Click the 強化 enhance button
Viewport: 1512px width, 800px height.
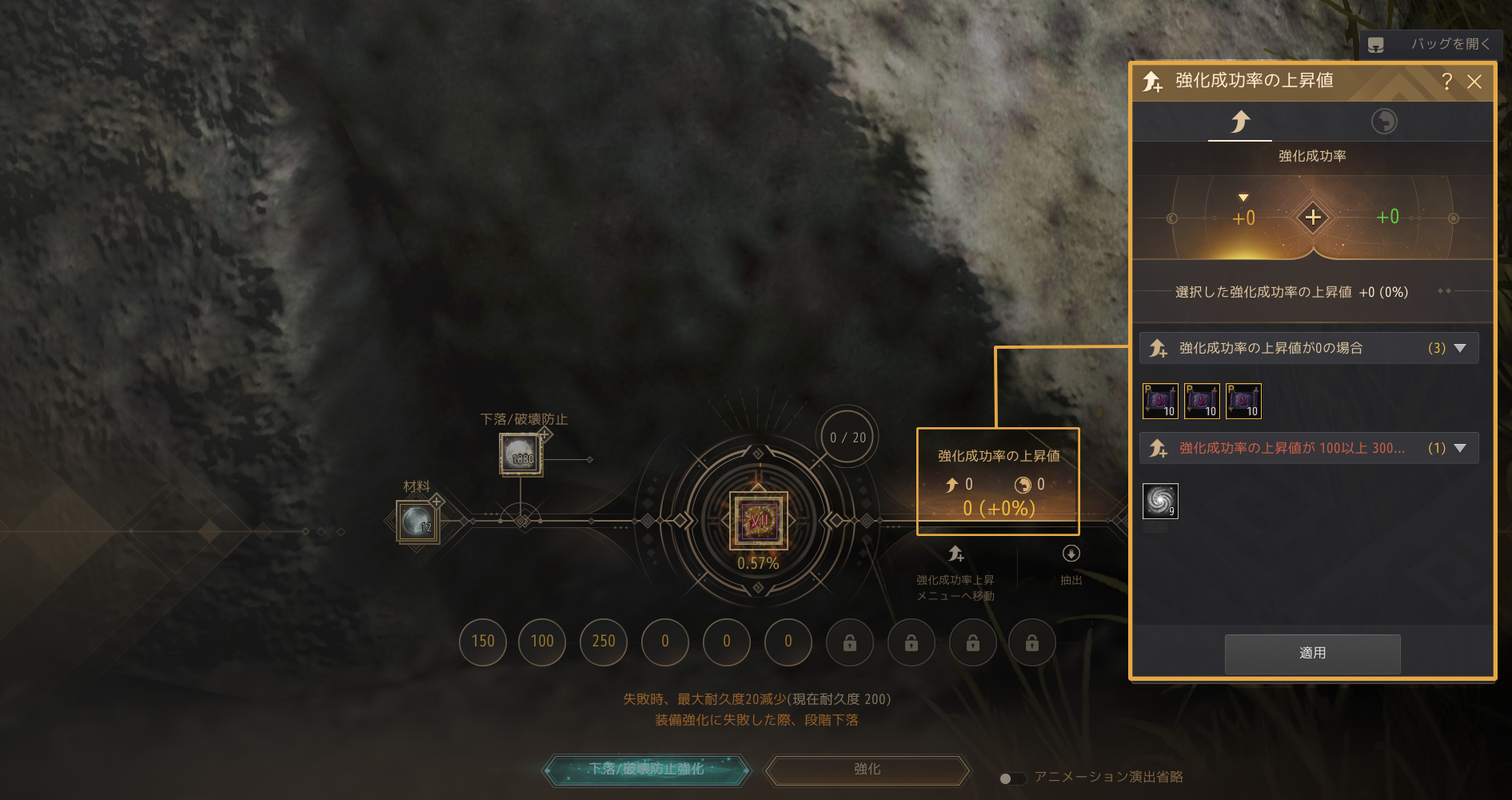(x=868, y=770)
